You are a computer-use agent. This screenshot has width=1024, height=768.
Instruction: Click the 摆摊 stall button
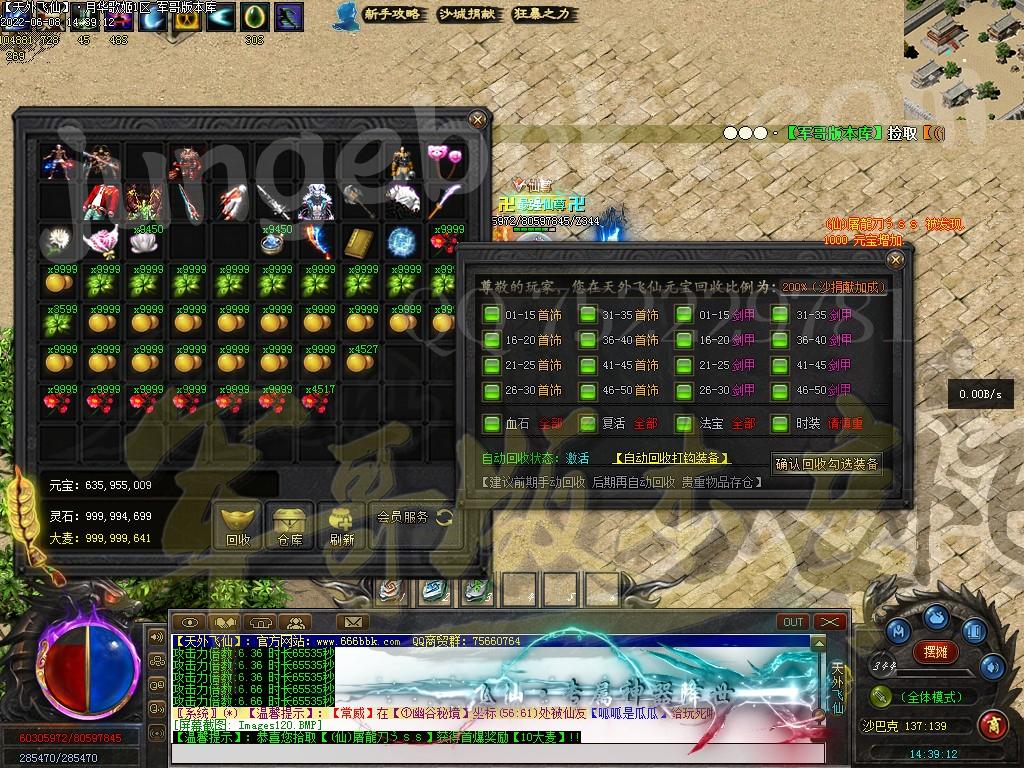(936, 652)
